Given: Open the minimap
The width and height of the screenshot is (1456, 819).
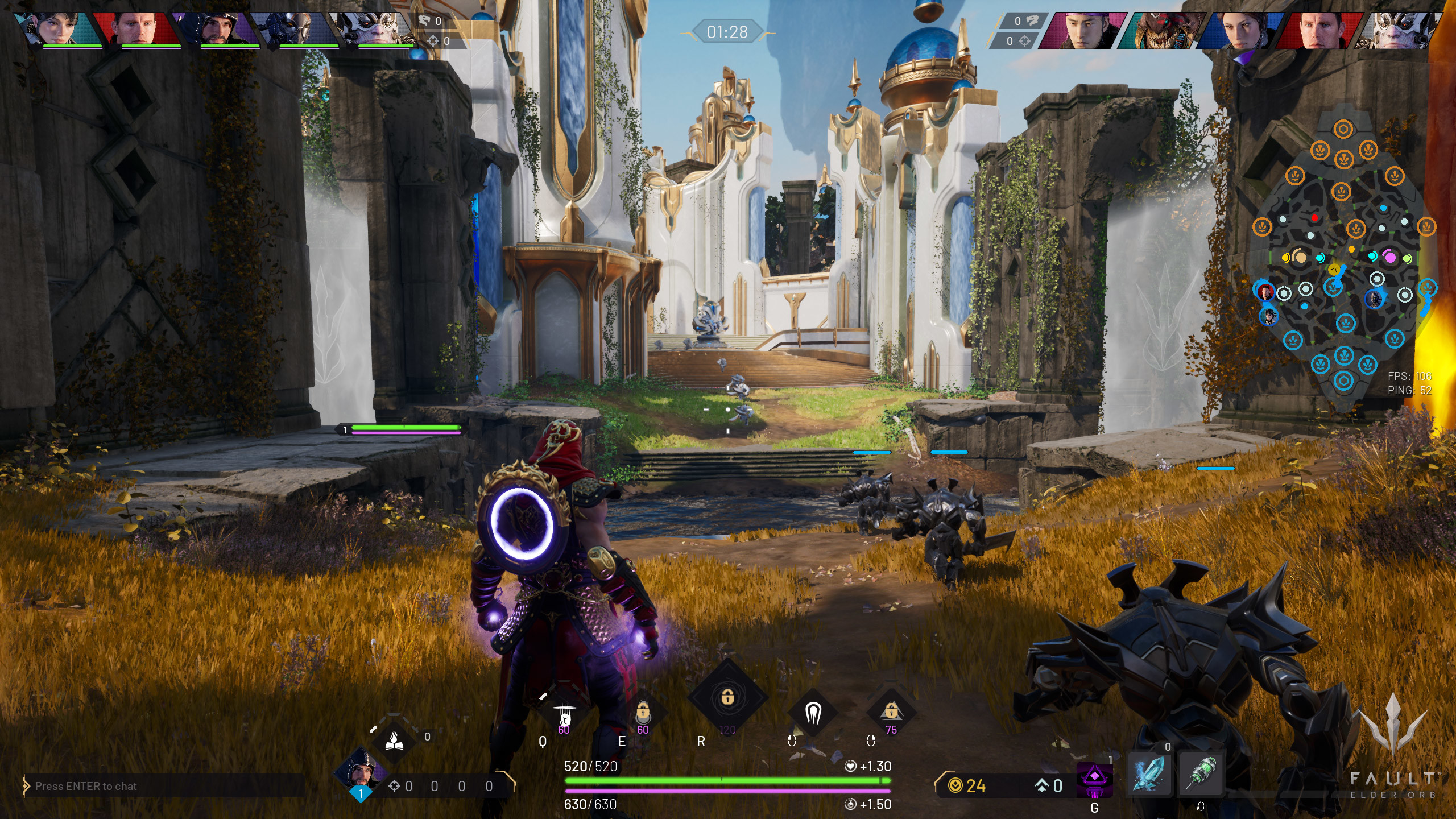Looking at the screenshot, I should (1343, 262).
